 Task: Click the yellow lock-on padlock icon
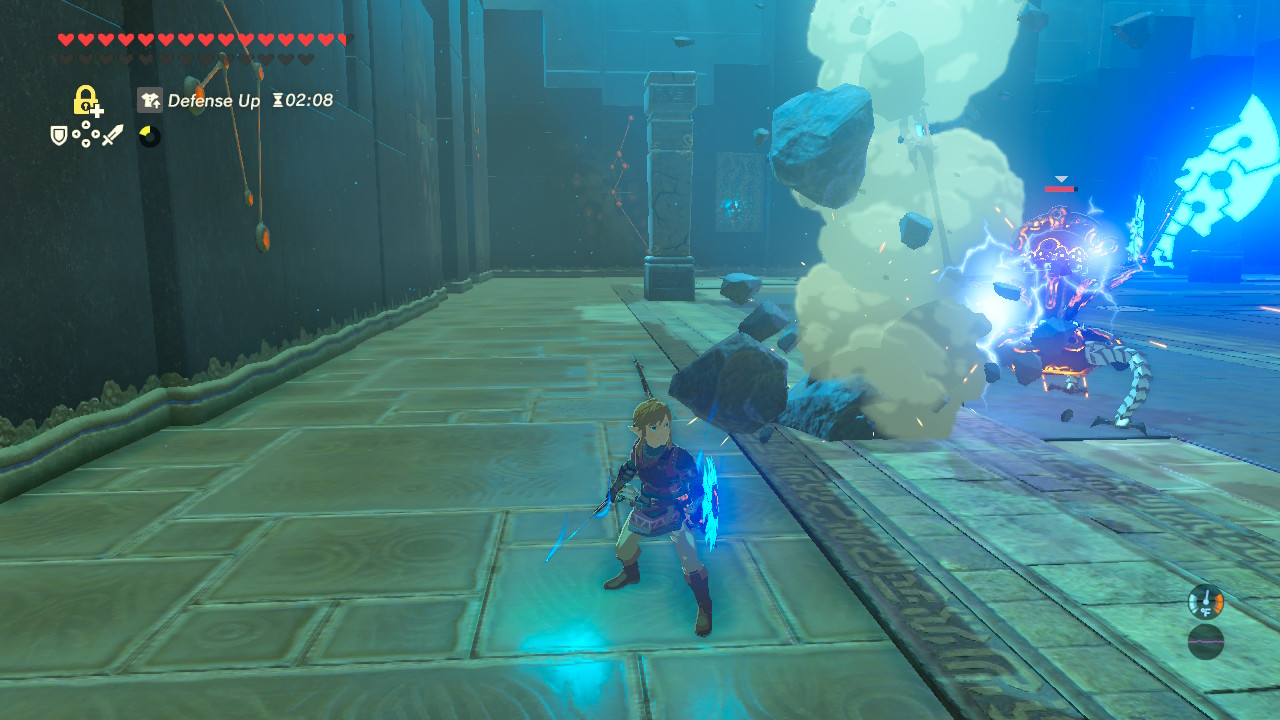[x=86, y=100]
